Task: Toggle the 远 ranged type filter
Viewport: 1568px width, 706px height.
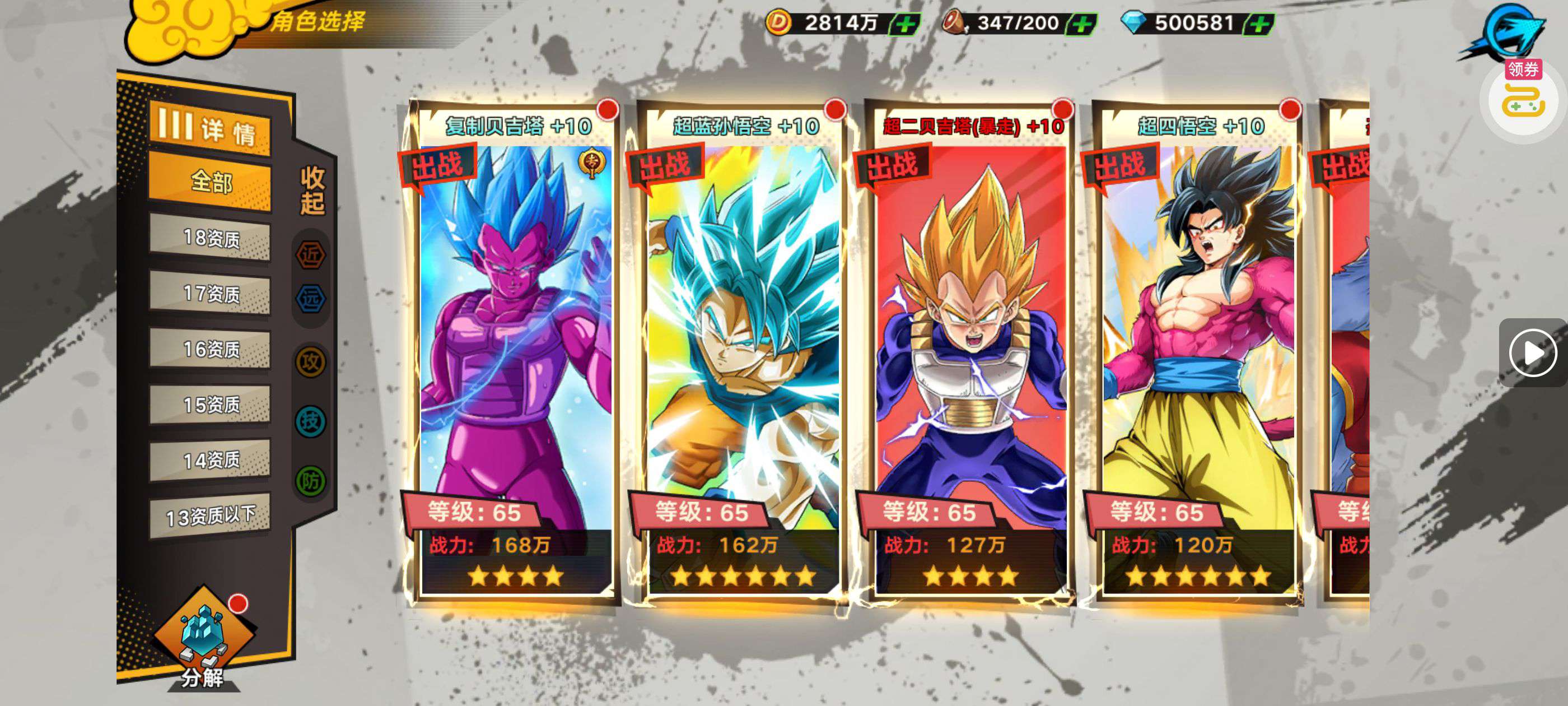Action: pos(310,299)
